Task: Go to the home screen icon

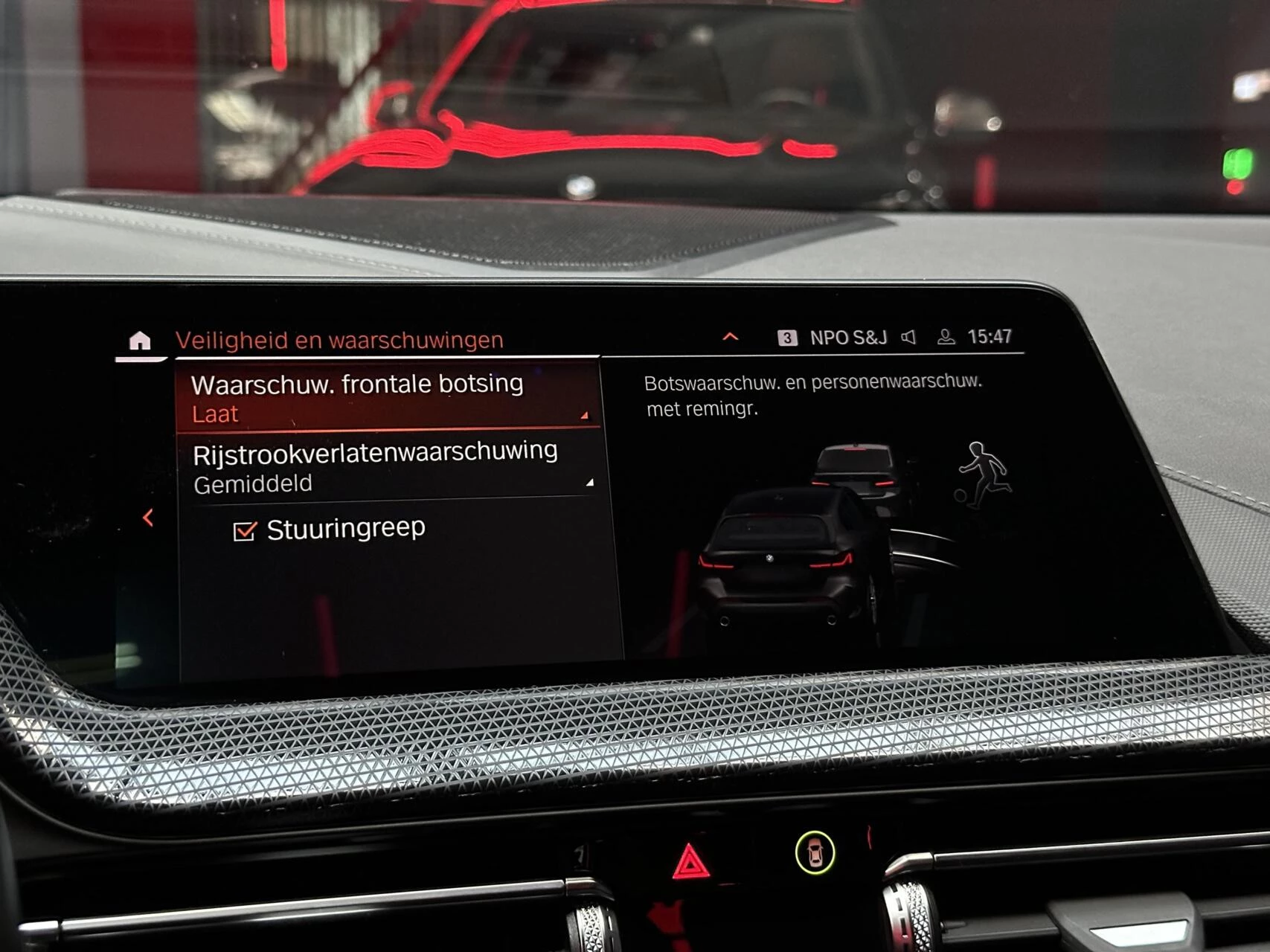Action: point(140,341)
